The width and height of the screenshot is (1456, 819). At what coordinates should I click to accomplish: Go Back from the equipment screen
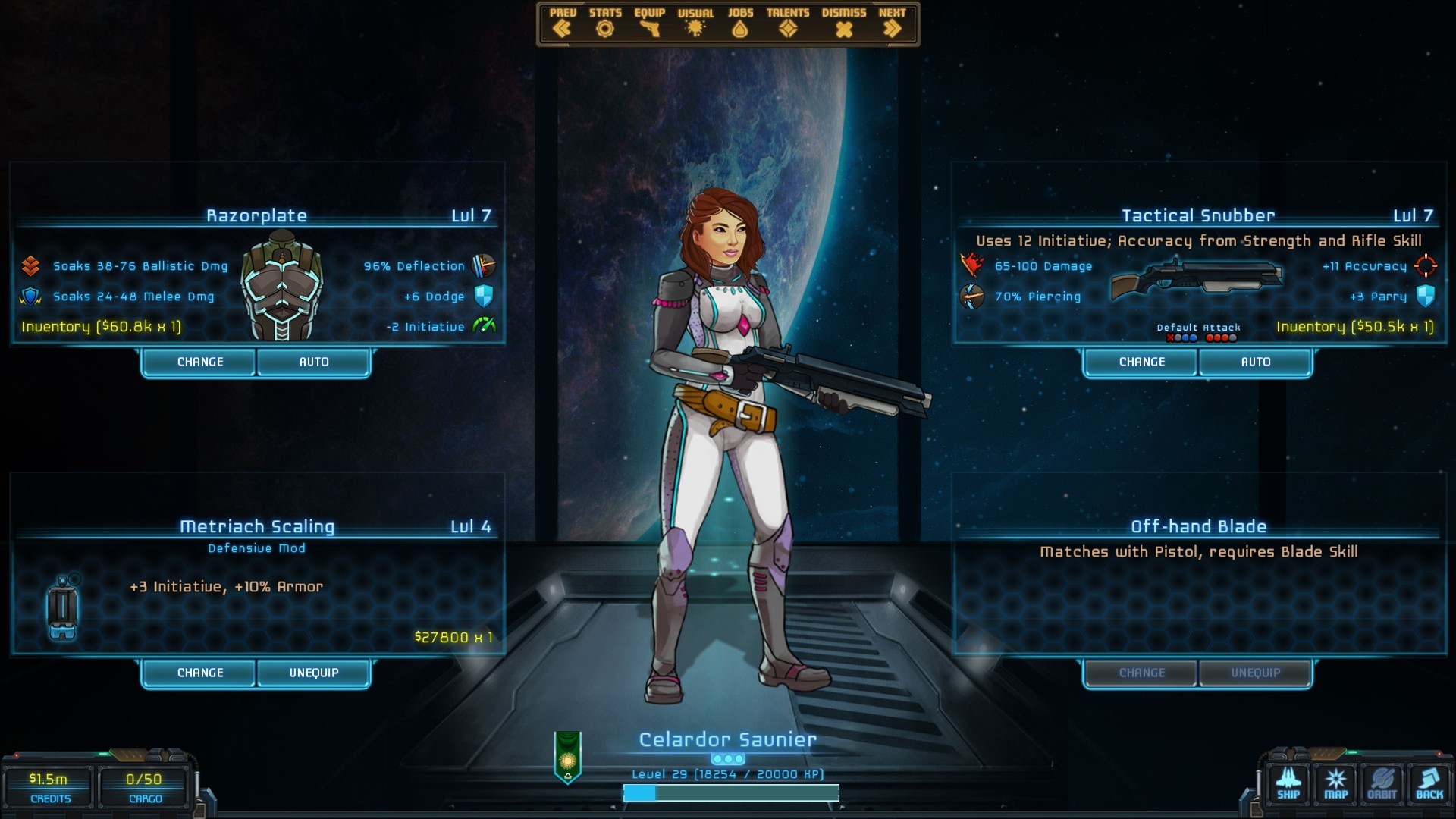click(x=1429, y=784)
